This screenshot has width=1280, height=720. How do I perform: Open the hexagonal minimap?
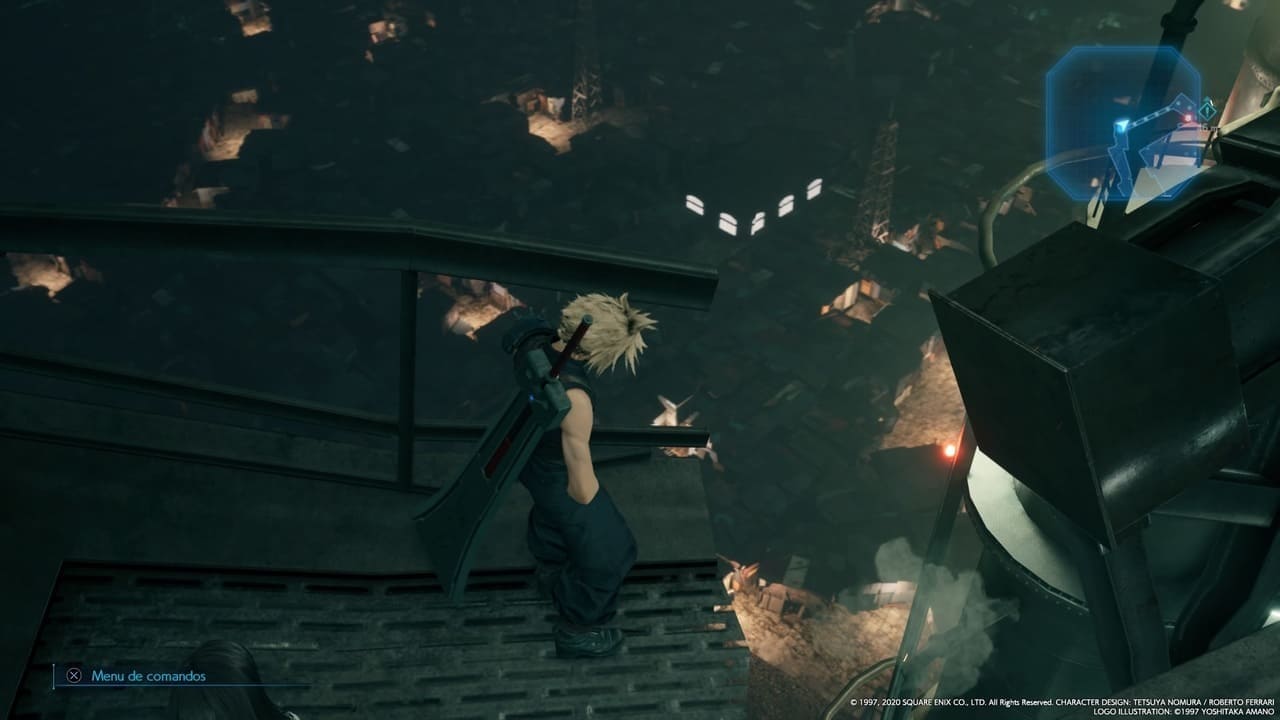(1123, 123)
